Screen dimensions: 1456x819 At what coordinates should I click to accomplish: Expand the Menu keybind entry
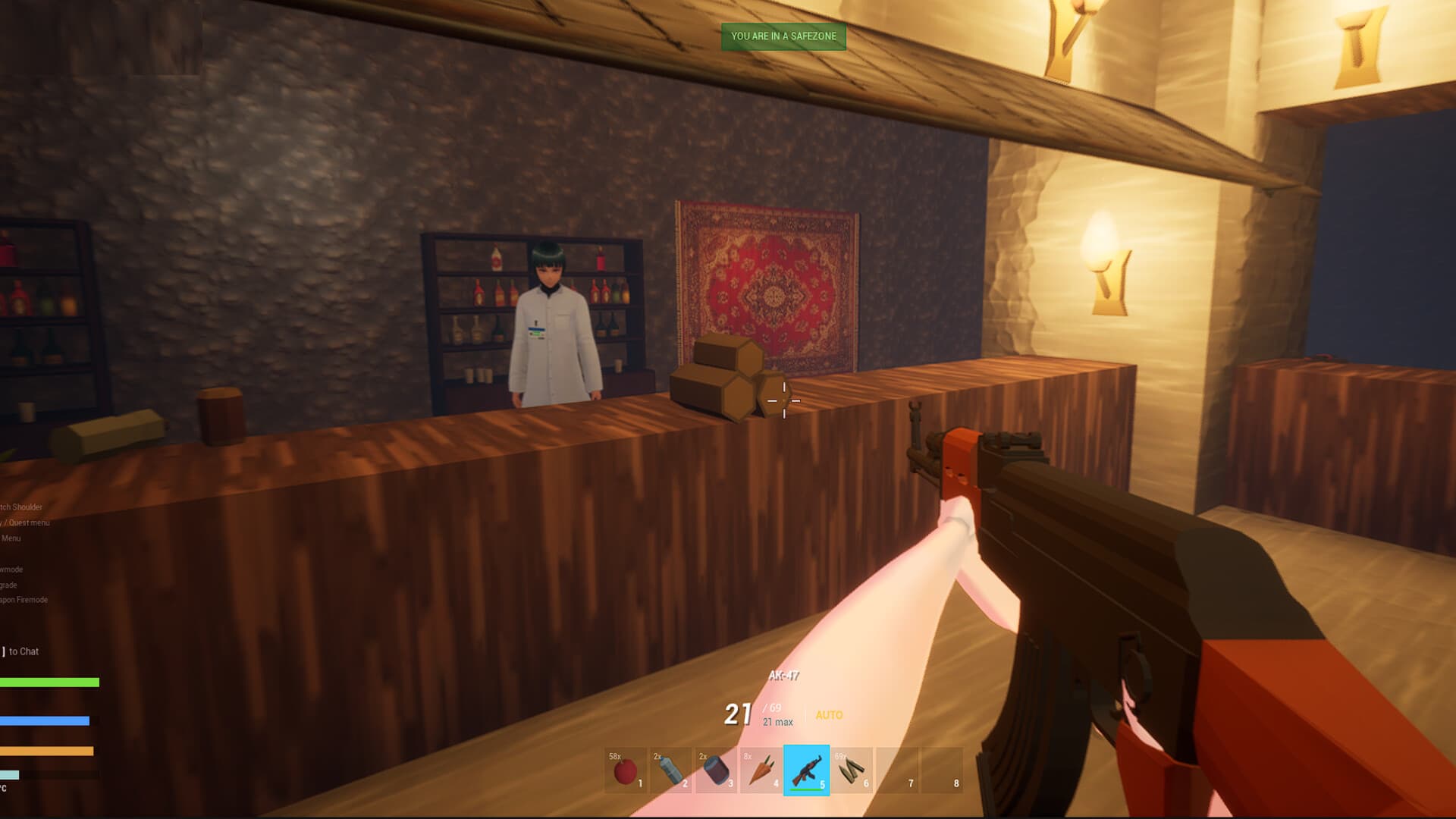point(13,538)
